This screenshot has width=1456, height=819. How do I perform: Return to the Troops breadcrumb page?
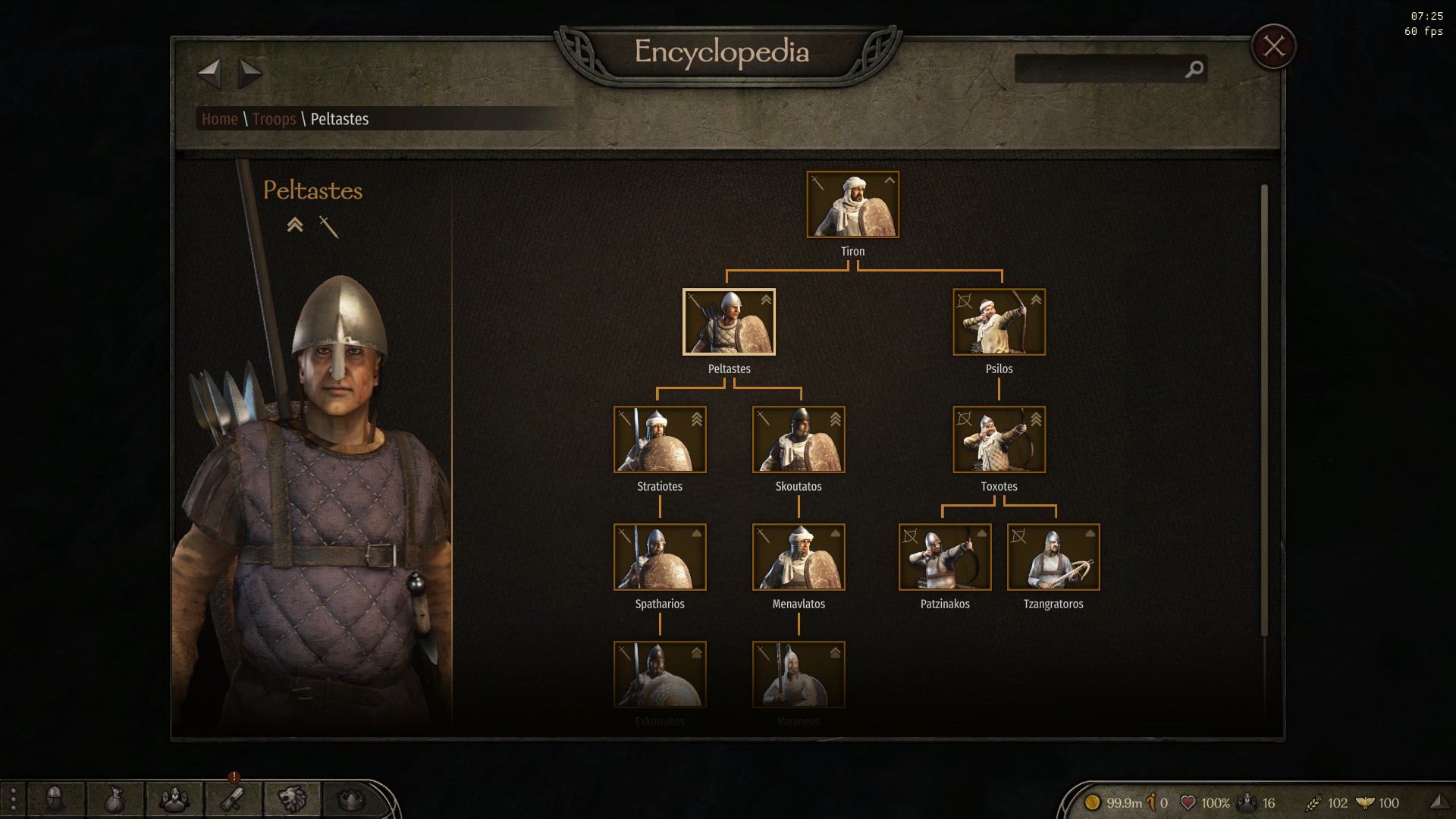(x=274, y=119)
